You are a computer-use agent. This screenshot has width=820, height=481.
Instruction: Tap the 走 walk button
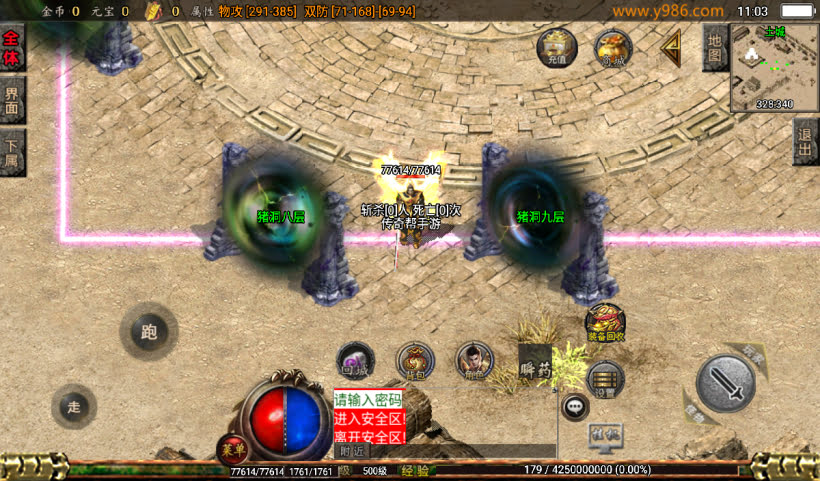pos(74,406)
